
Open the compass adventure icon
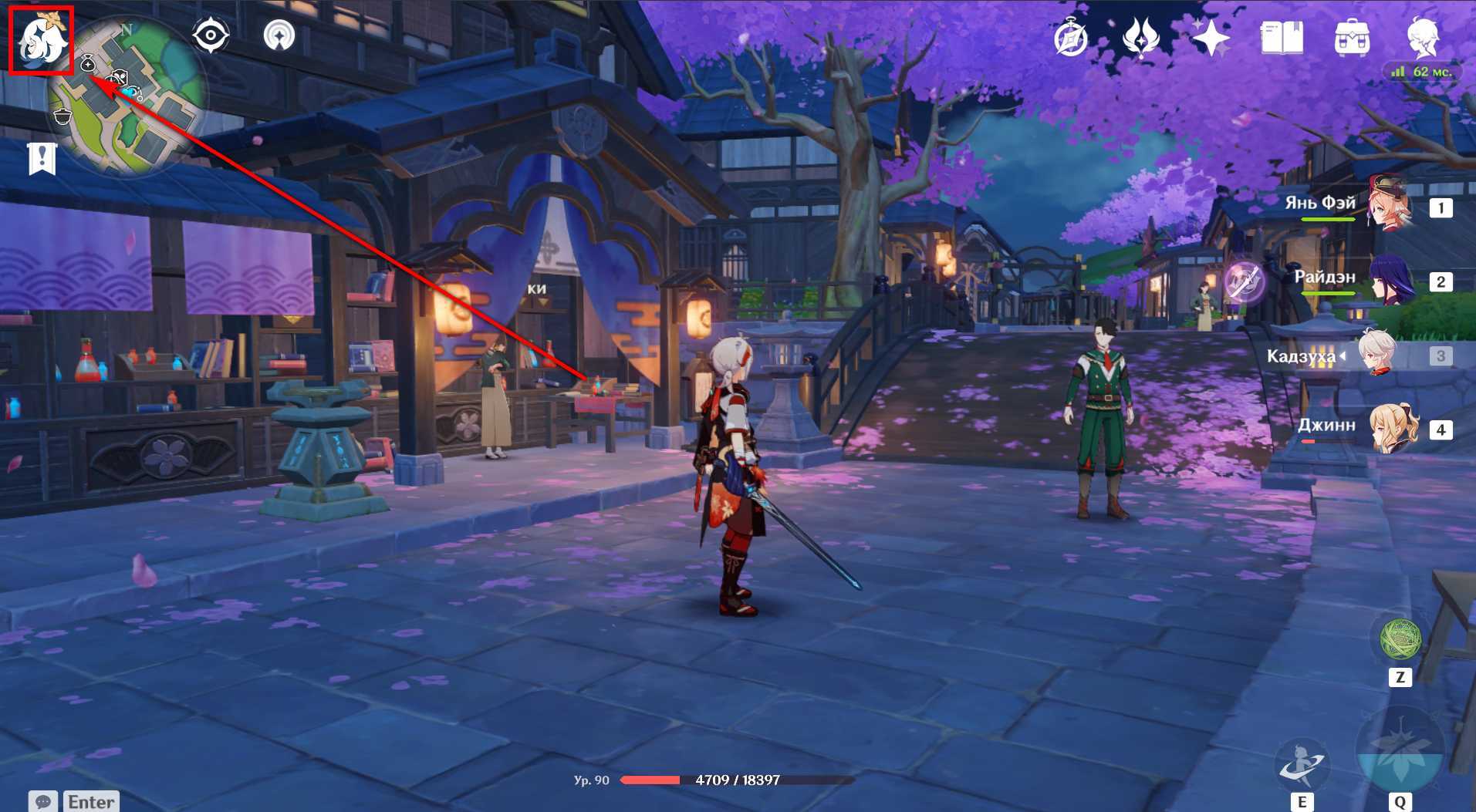click(1070, 38)
